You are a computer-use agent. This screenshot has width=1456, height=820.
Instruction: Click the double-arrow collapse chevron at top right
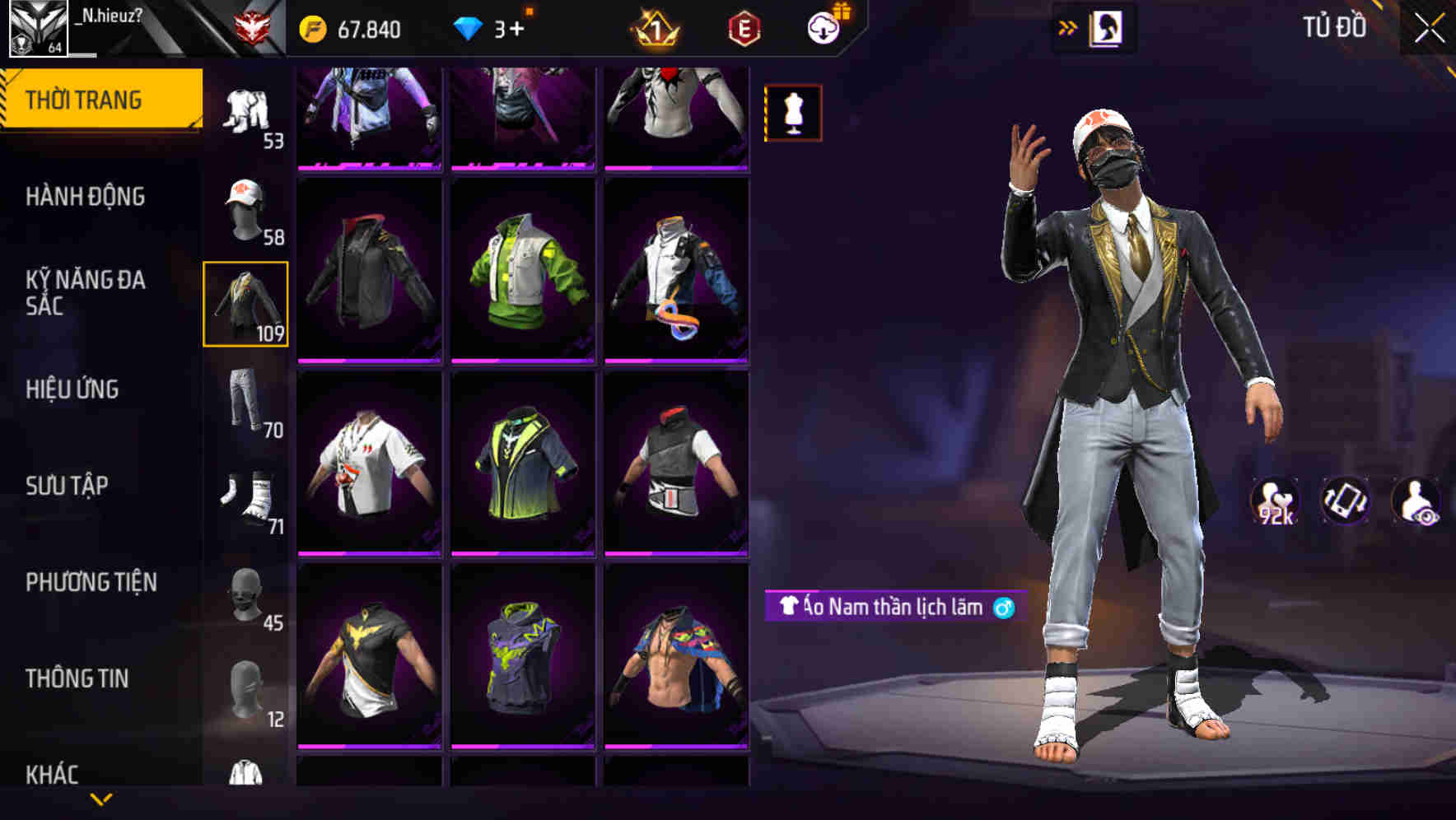[1068, 26]
